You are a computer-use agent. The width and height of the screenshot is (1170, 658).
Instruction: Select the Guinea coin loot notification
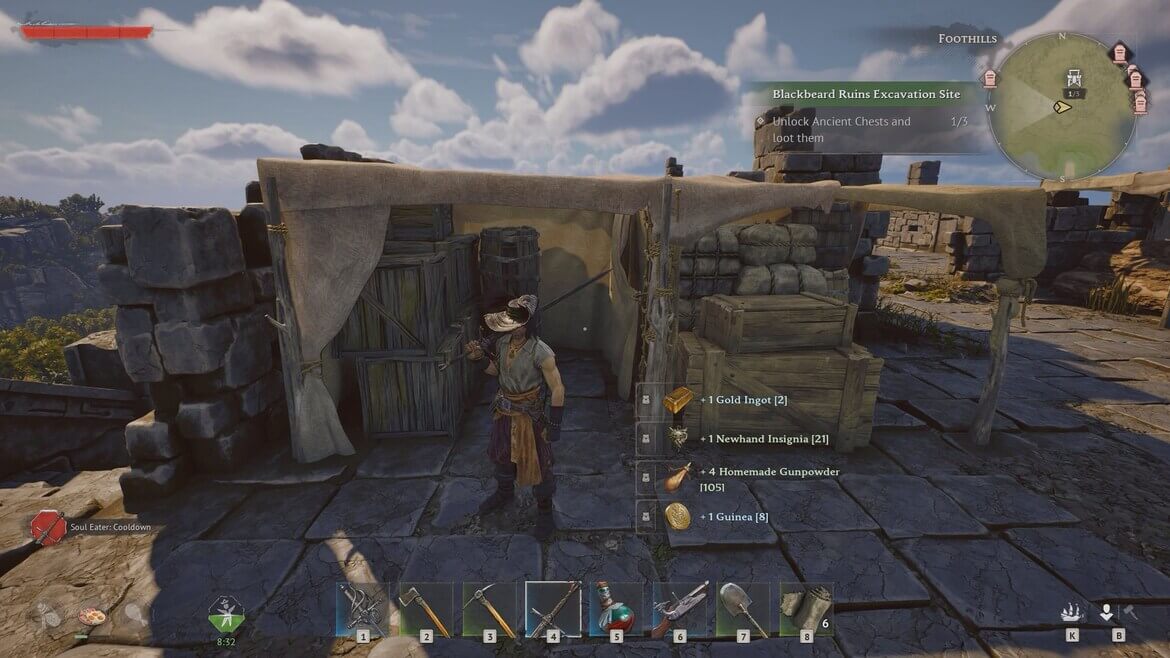point(679,516)
